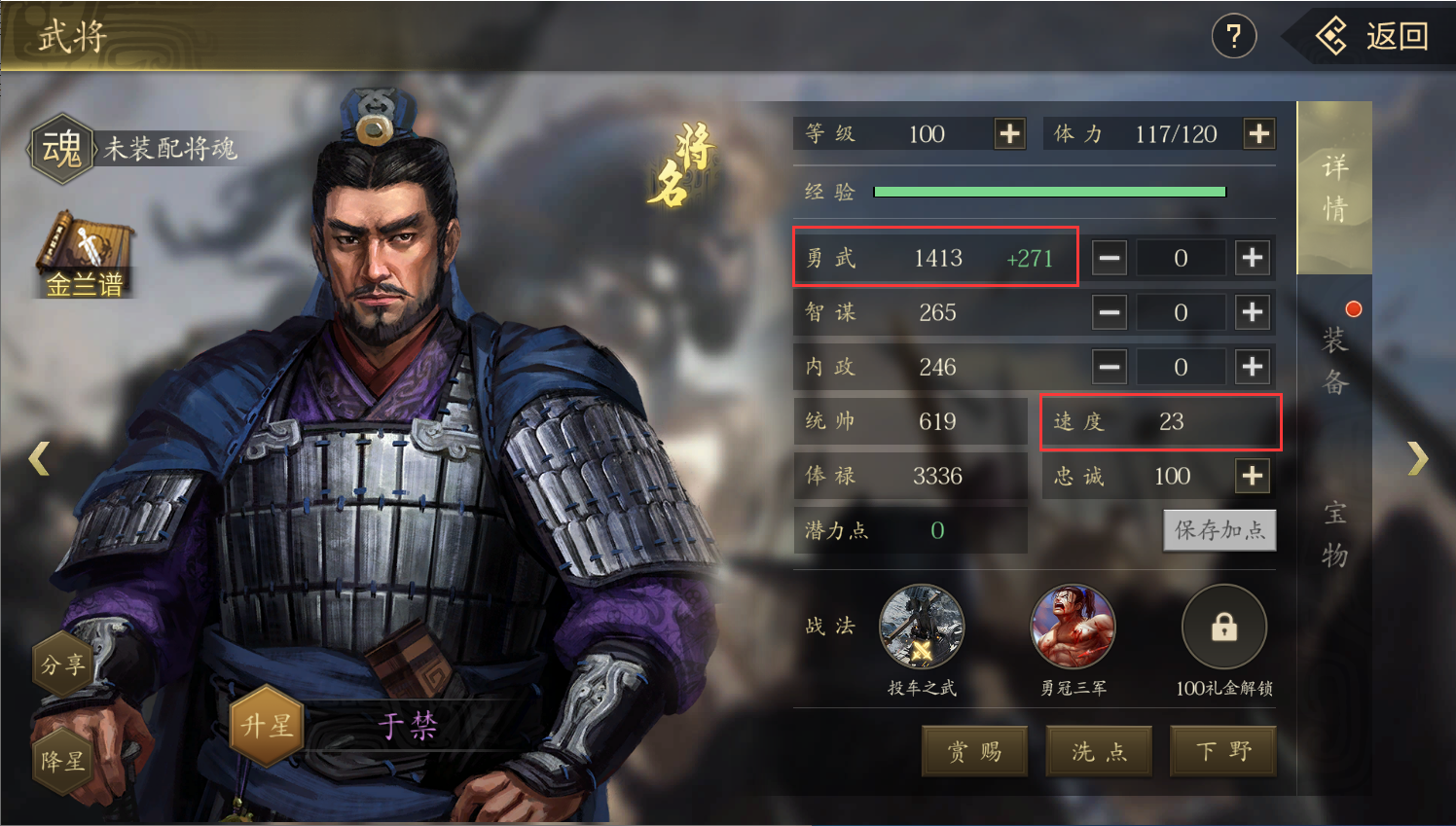Decrease 智谋 points with its minus stepper
The image size is (1456, 826).
pos(1109,312)
